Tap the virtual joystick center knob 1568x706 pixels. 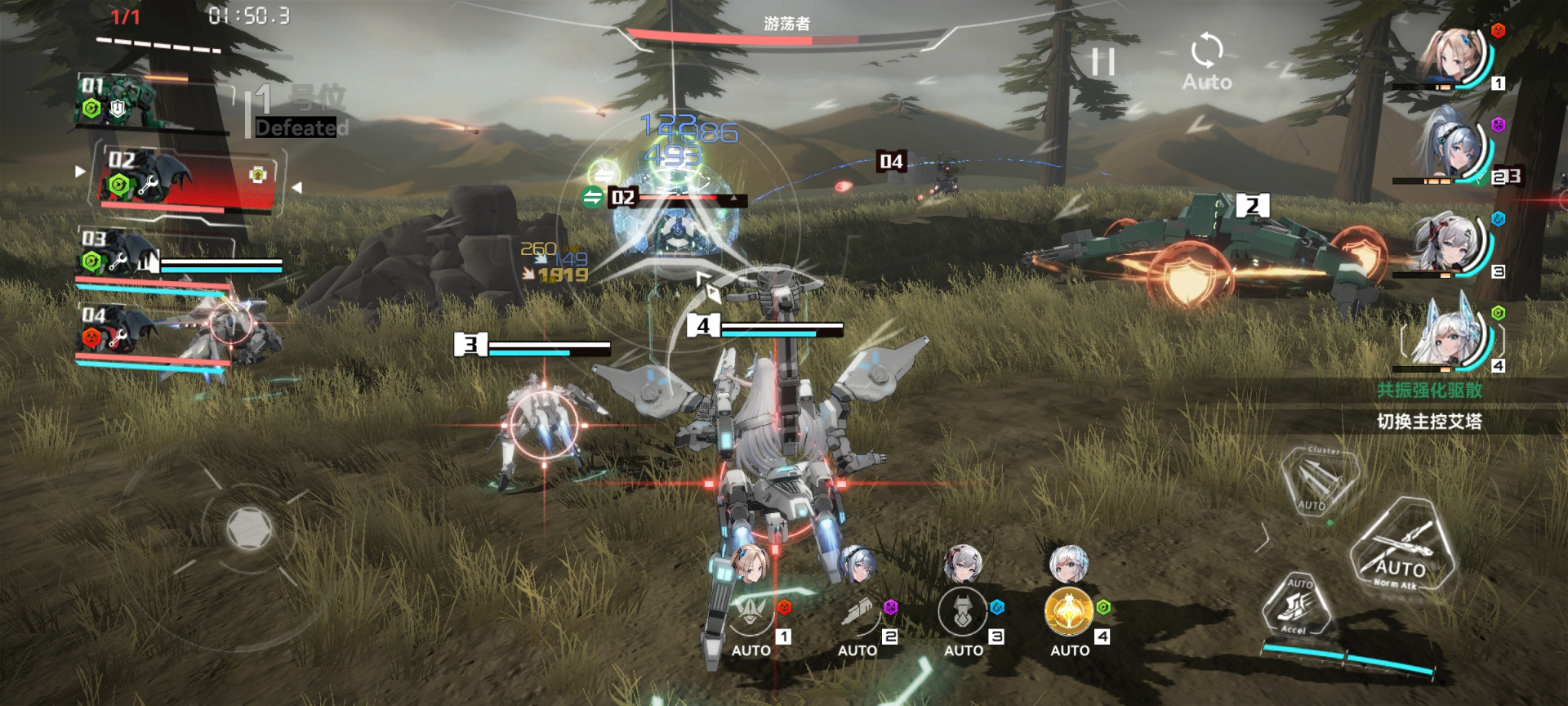coord(248,528)
